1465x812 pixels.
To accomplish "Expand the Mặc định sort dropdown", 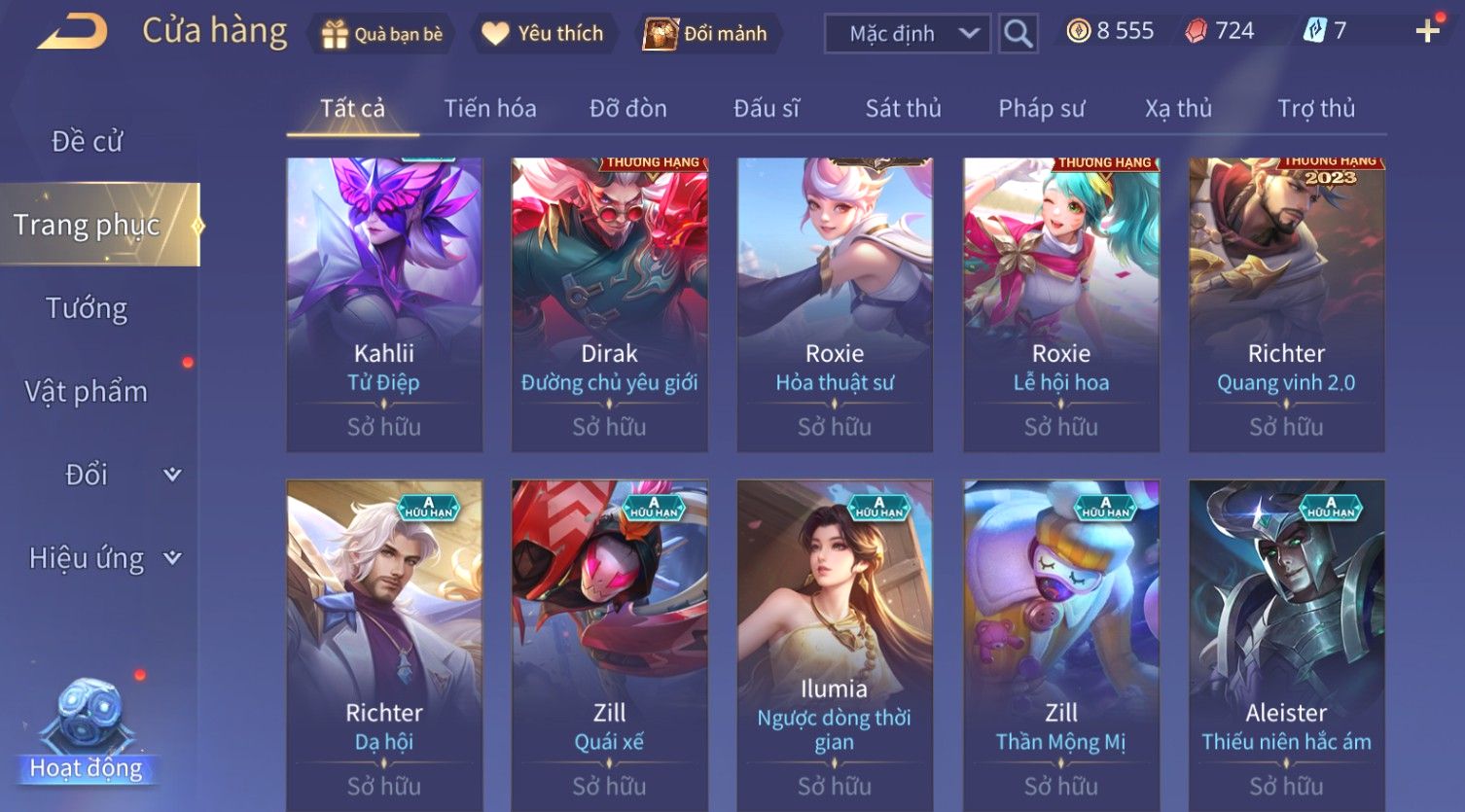I will point(907,34).
